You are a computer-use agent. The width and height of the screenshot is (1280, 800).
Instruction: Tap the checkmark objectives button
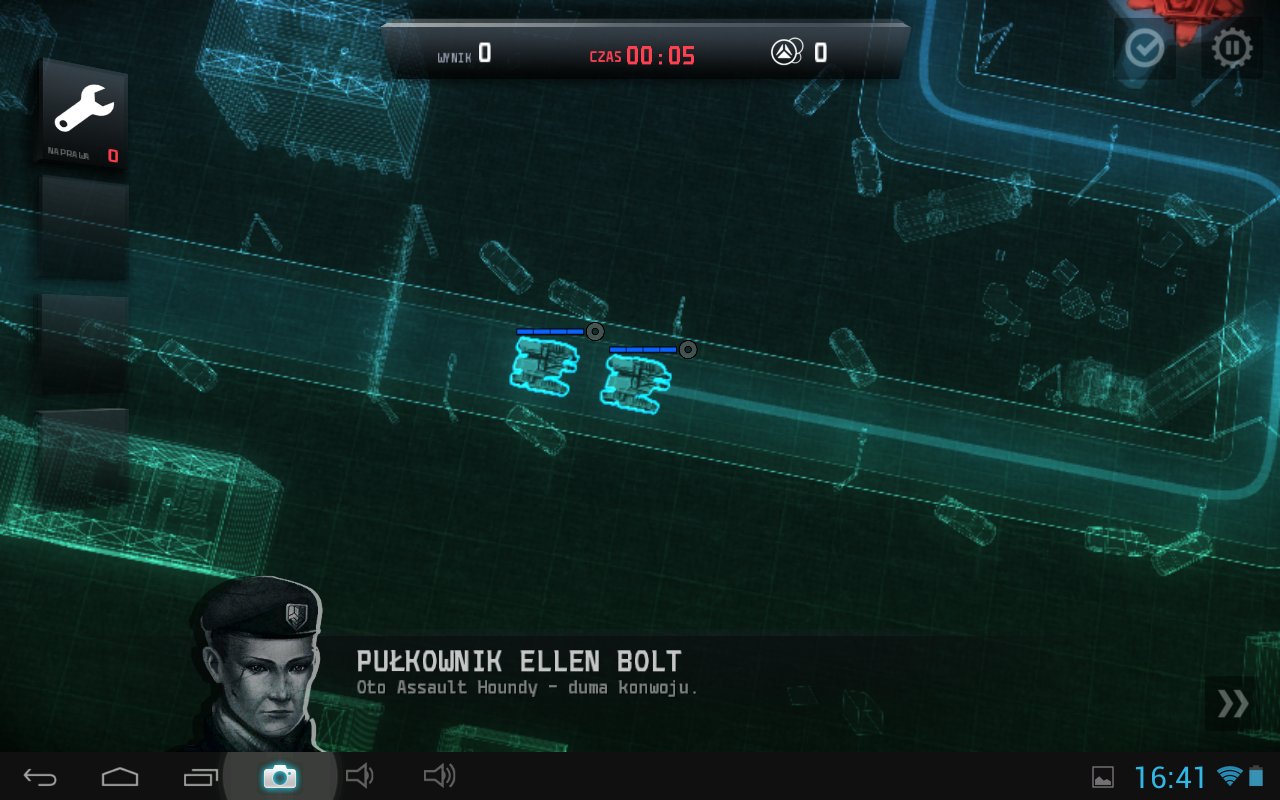coord(1144,47)
